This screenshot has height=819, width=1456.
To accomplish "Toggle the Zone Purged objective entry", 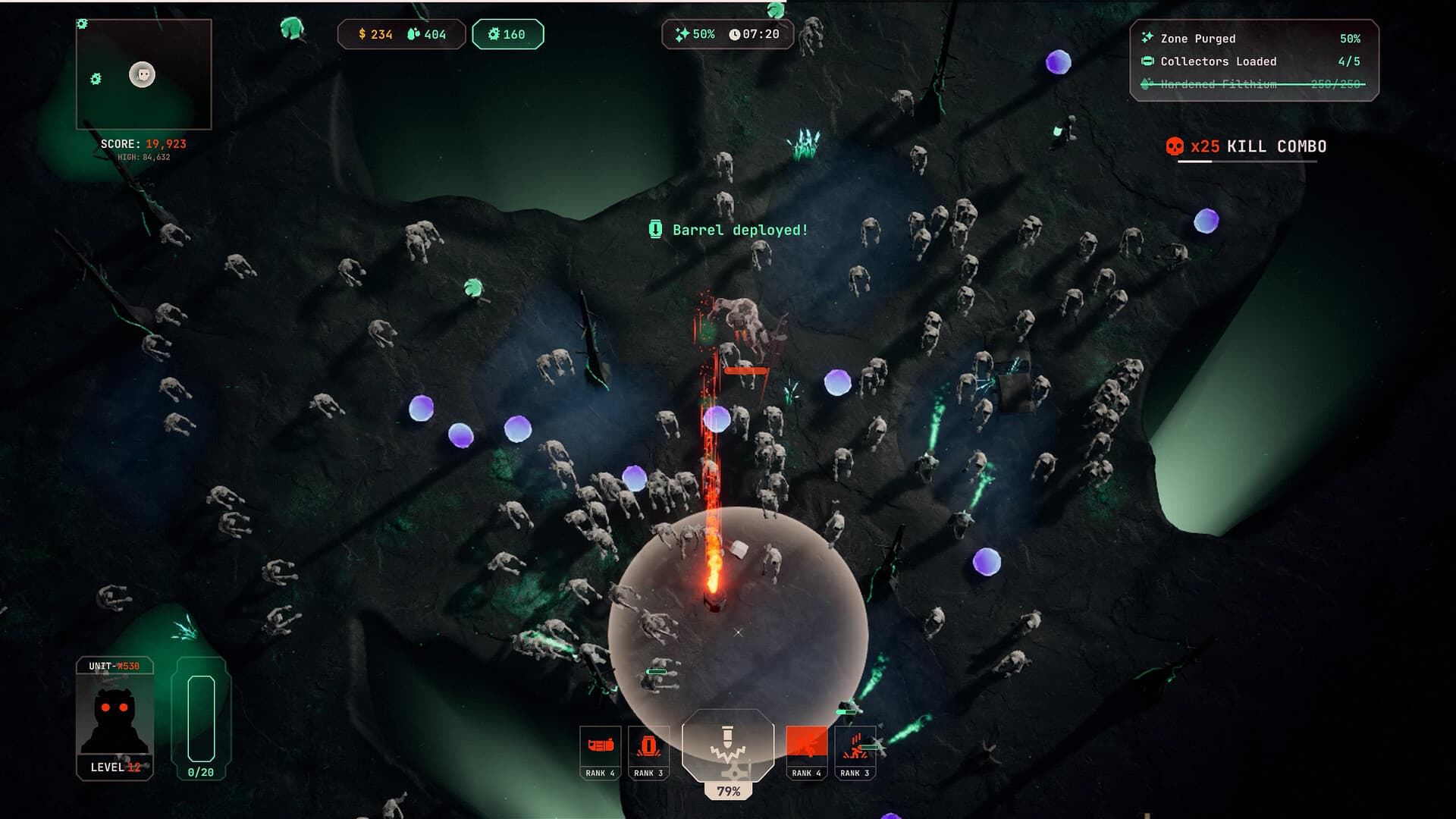I will coord(1251,37).
